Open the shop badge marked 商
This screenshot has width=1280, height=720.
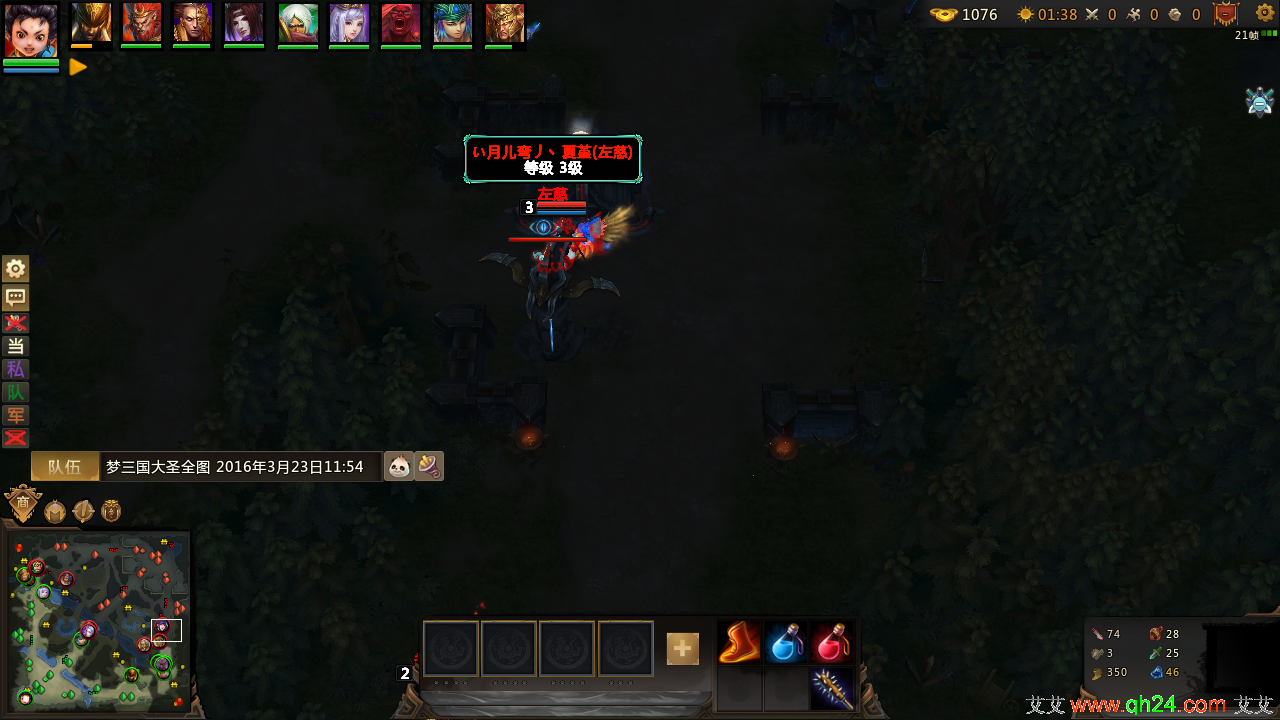pos(22,505)
